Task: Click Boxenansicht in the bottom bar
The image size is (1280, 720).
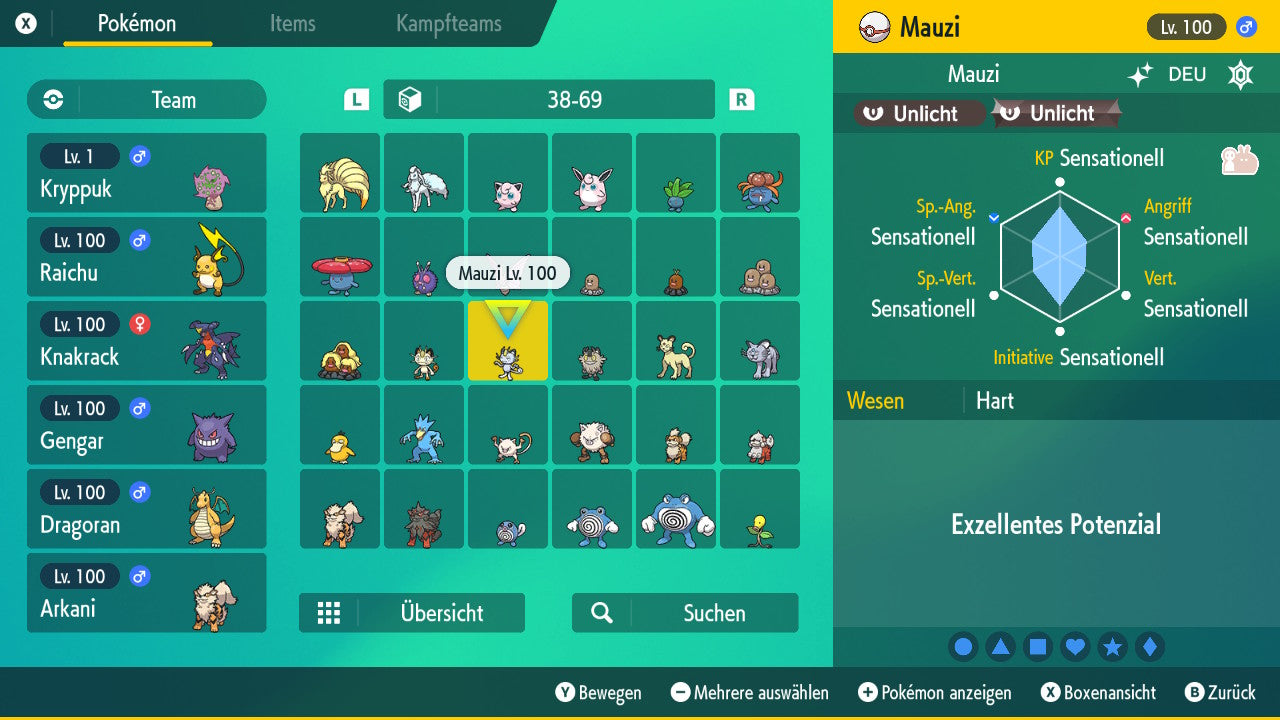Action: coord(1100,692)
